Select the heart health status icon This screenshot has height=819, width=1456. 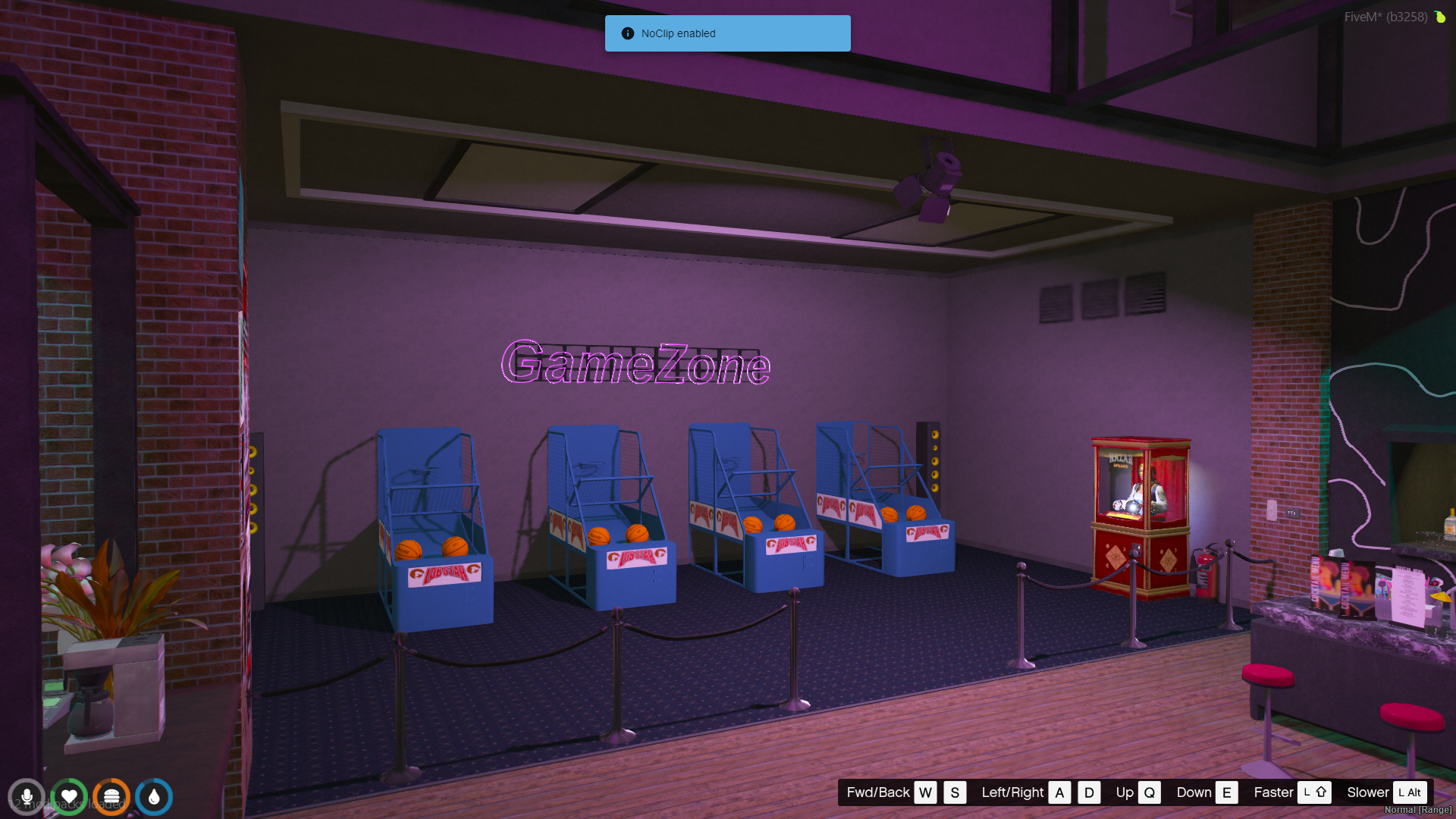(x=69, y=797)
